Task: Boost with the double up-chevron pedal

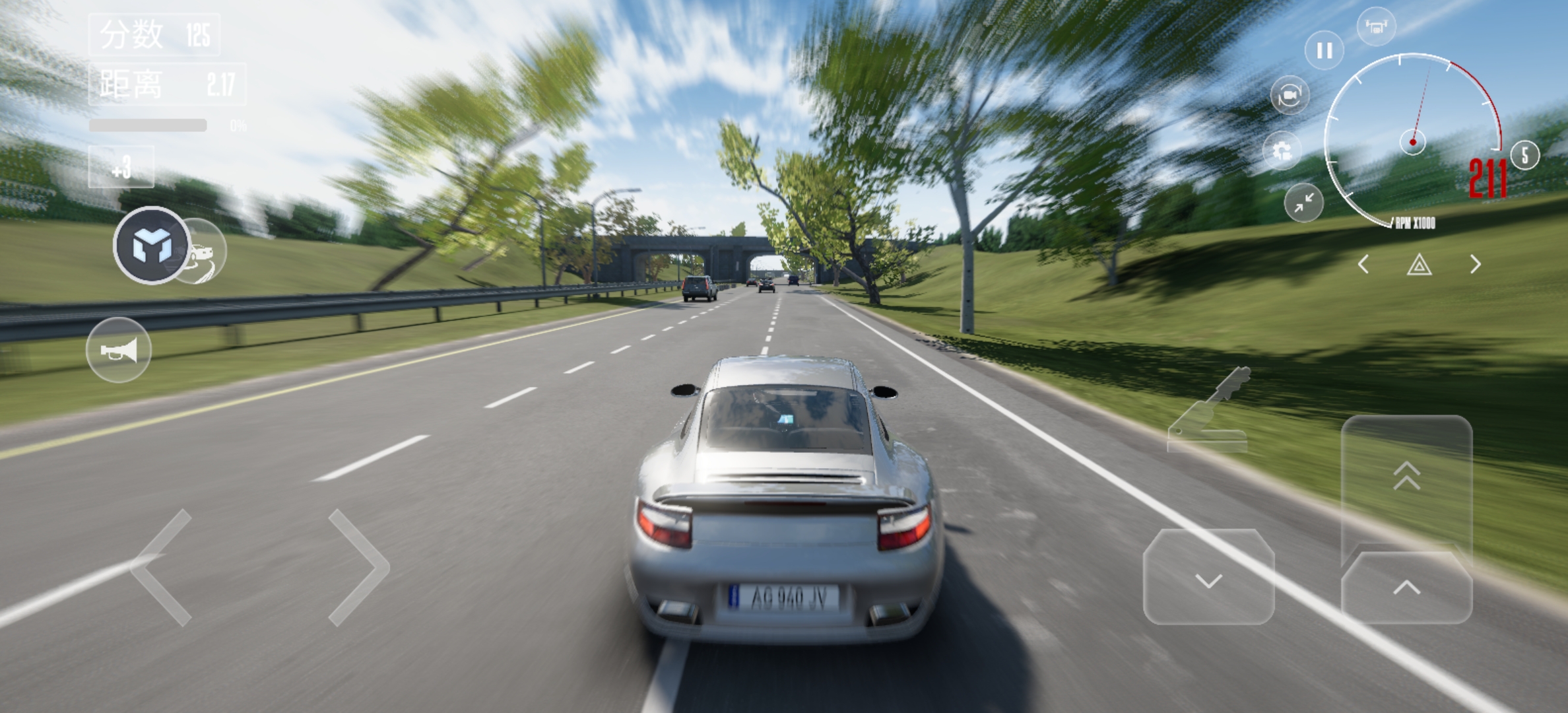Action: [x=1406, y=477]
